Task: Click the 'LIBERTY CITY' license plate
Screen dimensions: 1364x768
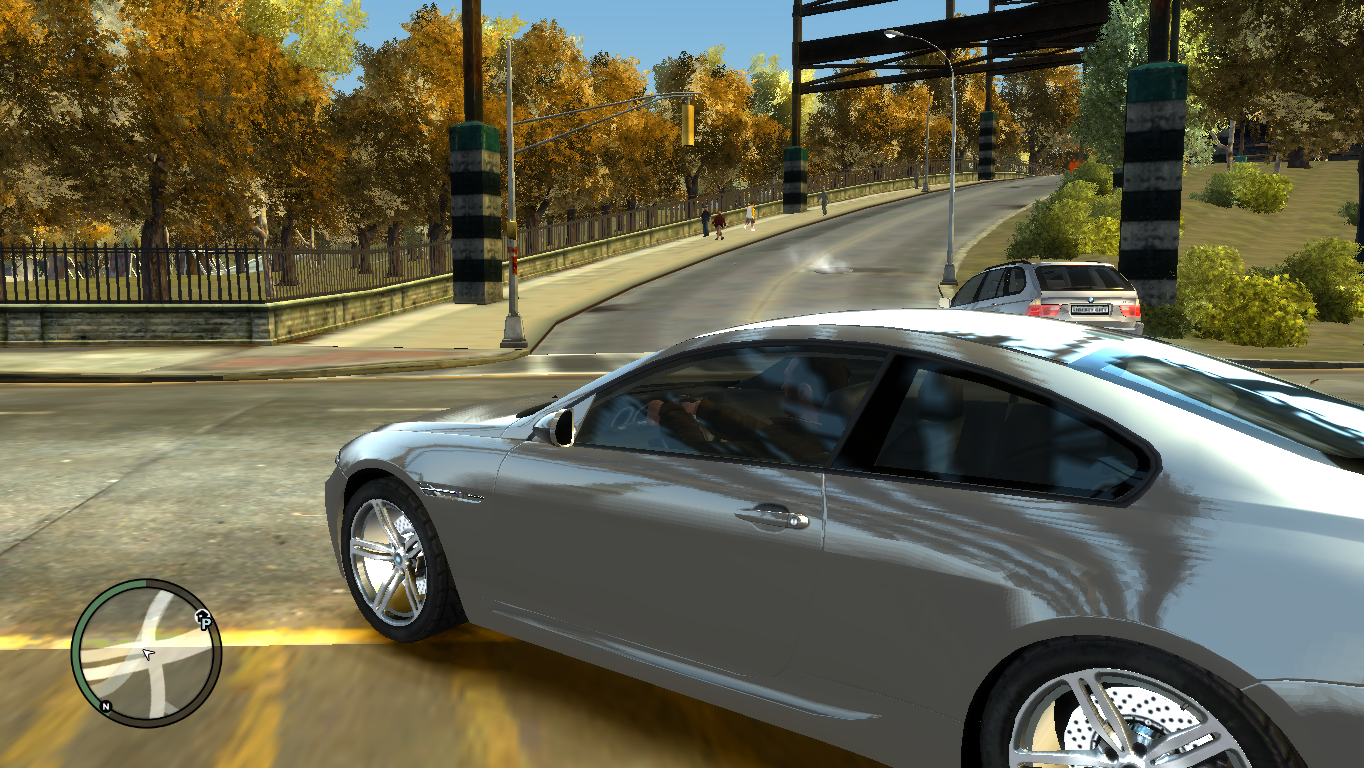Action: tap(1092, 310)
